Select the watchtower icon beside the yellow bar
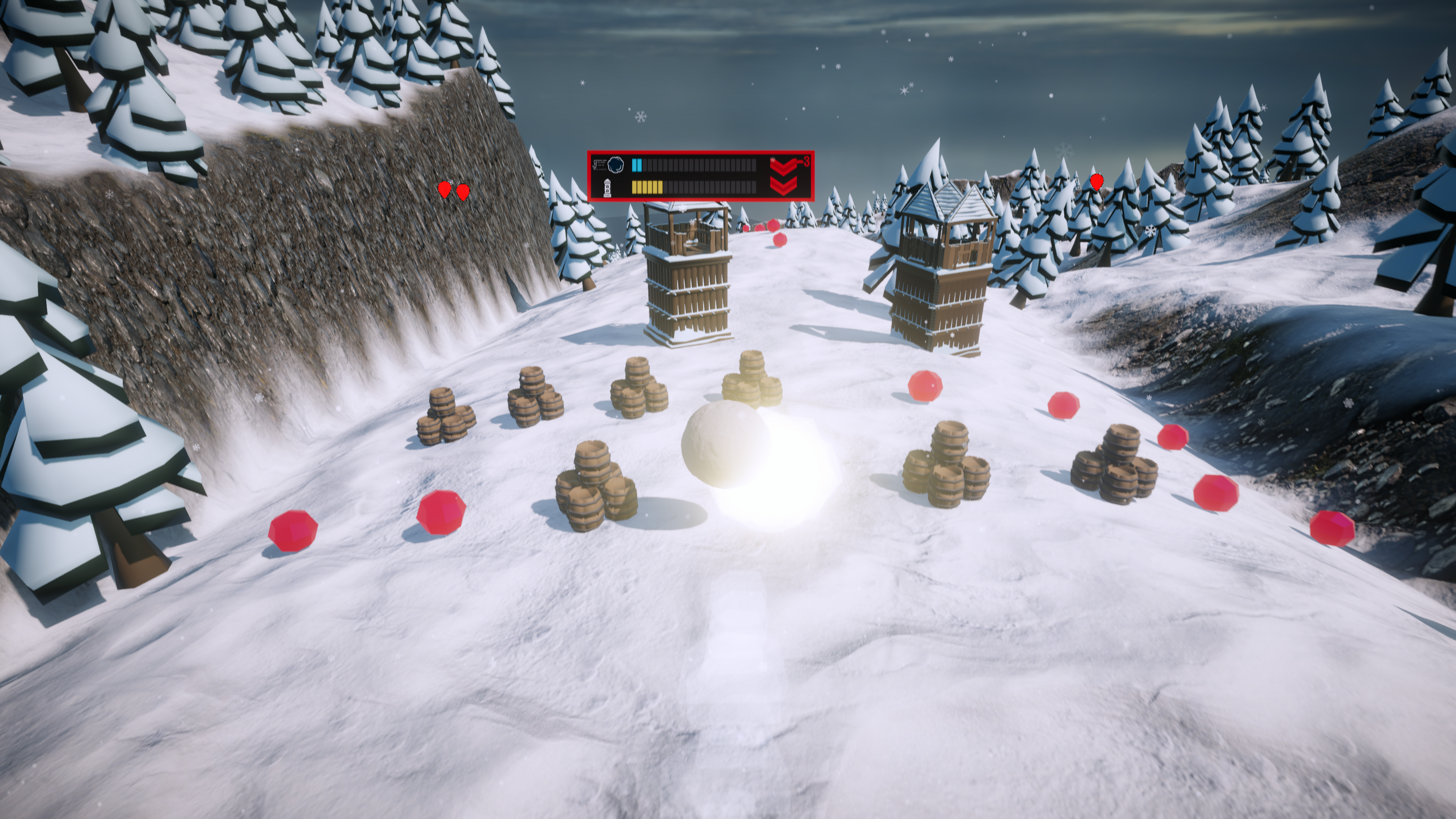 click(607, 187)
